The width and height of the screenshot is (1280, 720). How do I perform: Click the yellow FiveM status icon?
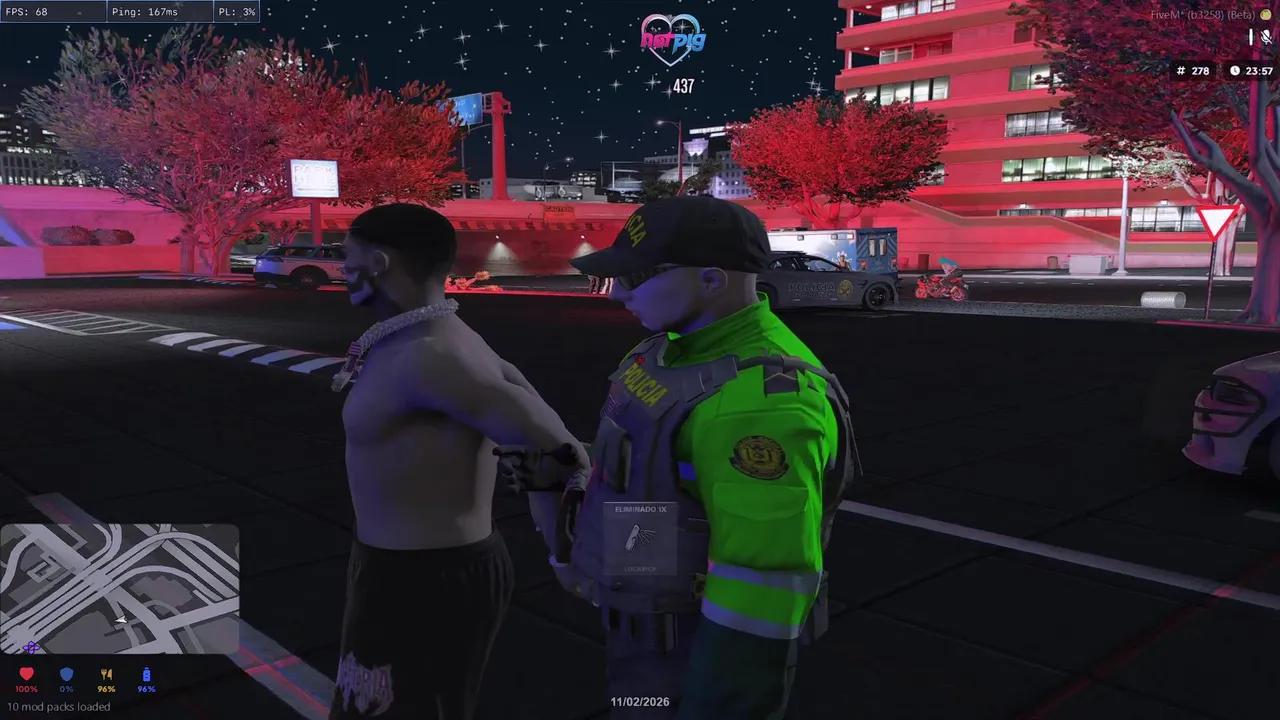click(x=1266, y=15)
